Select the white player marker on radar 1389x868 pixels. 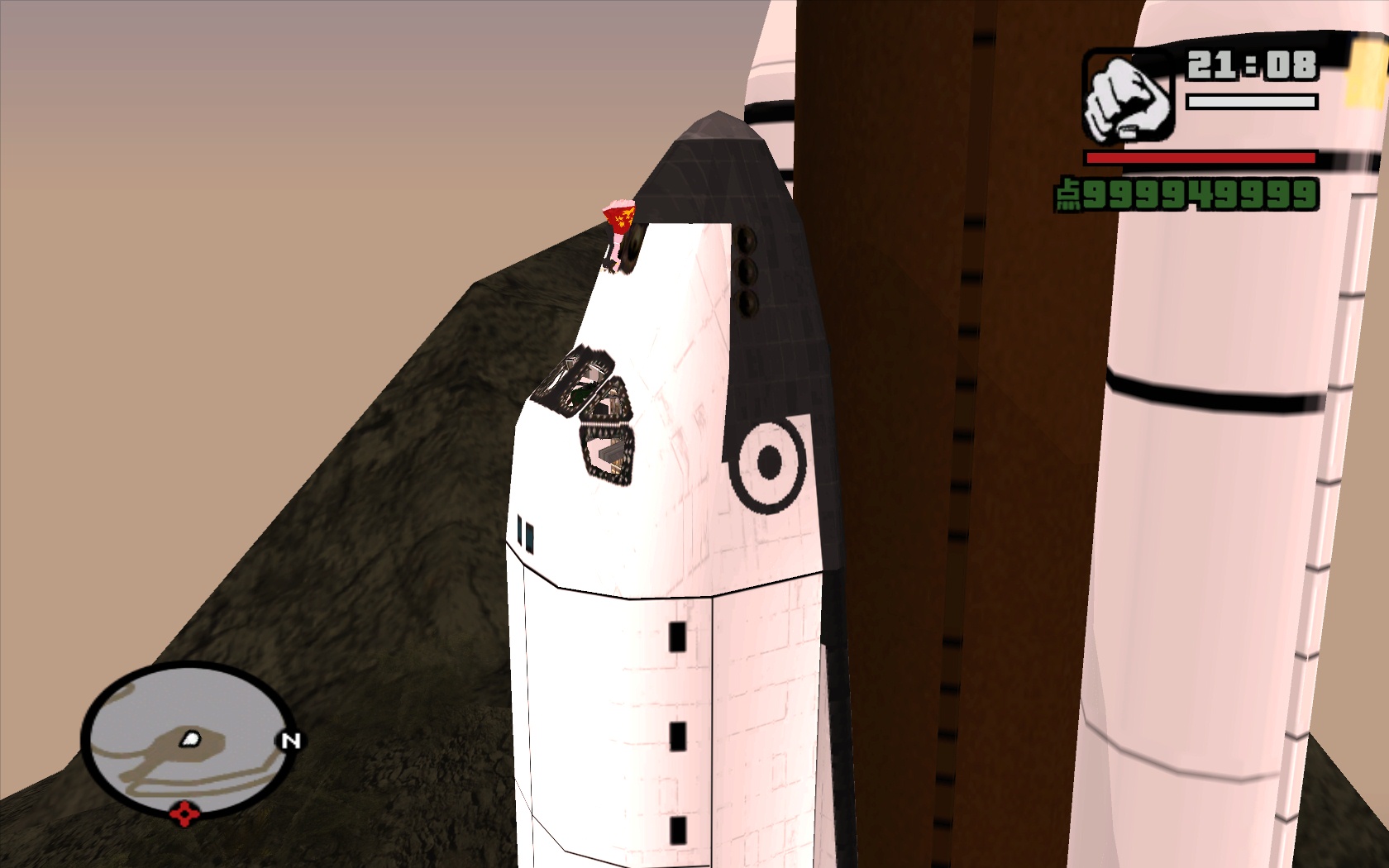(x=191, y=739)
